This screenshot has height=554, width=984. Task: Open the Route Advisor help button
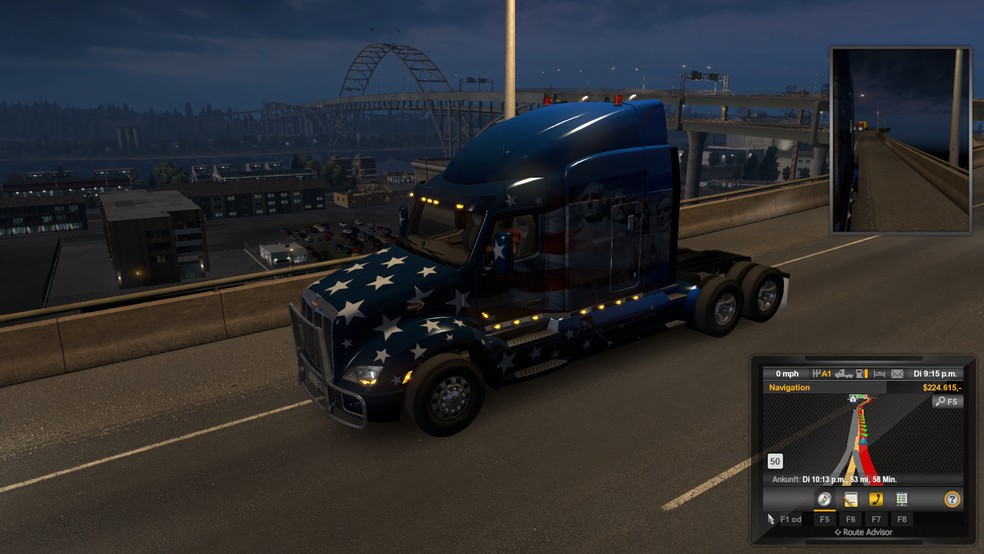951,499
